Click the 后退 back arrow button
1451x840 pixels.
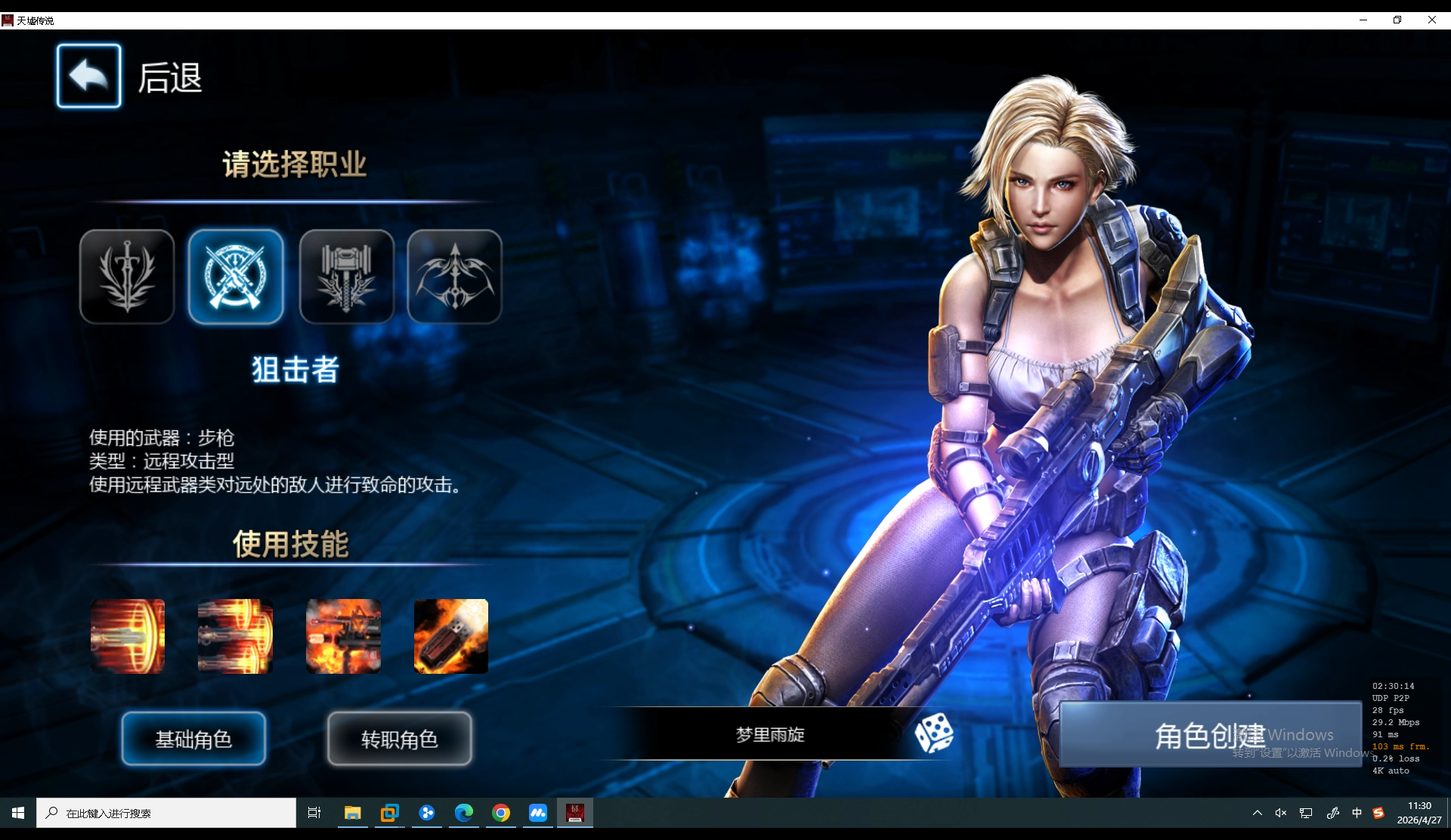coord(88,76)
